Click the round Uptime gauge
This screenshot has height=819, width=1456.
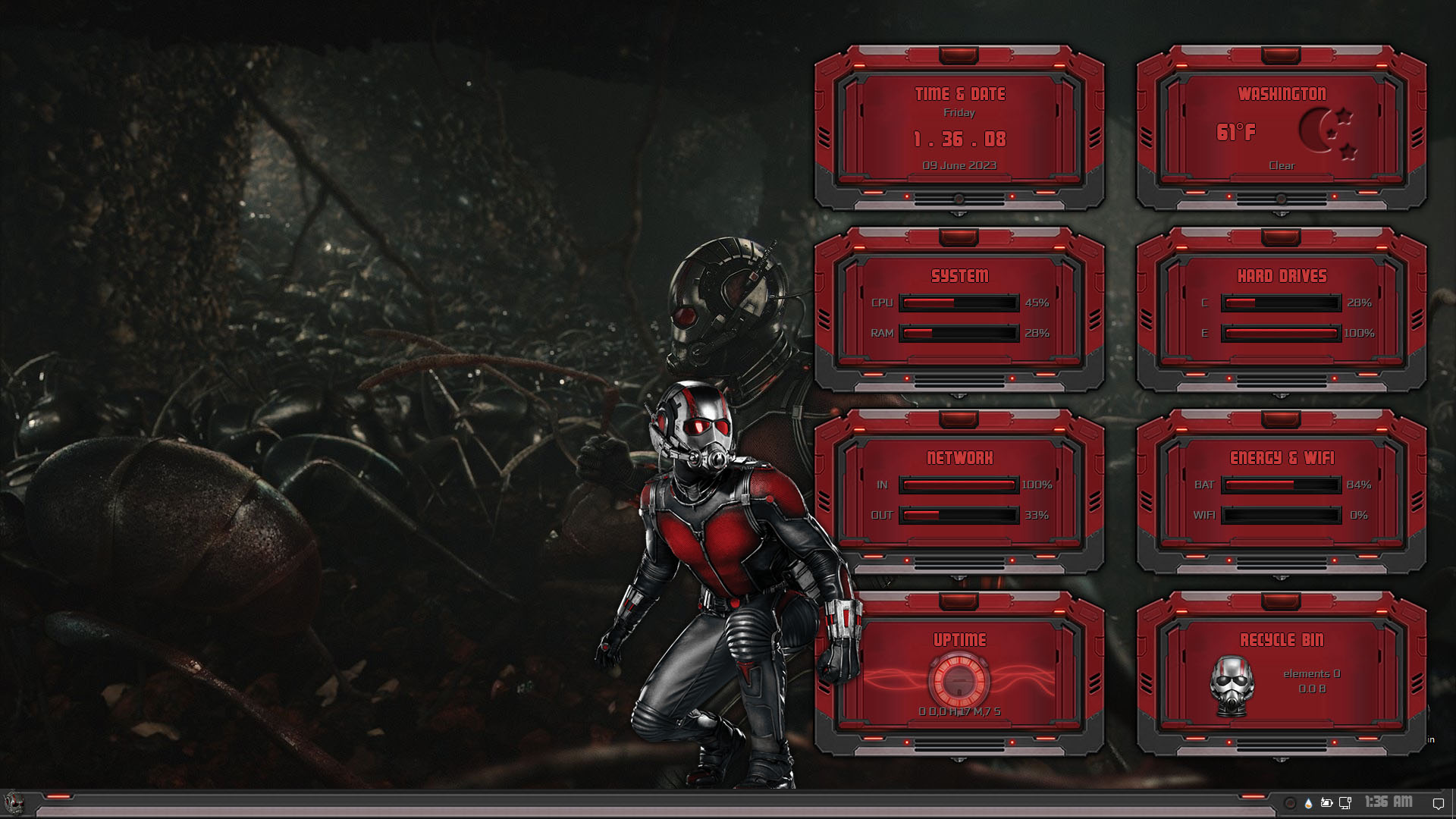[x=959, y=679]
